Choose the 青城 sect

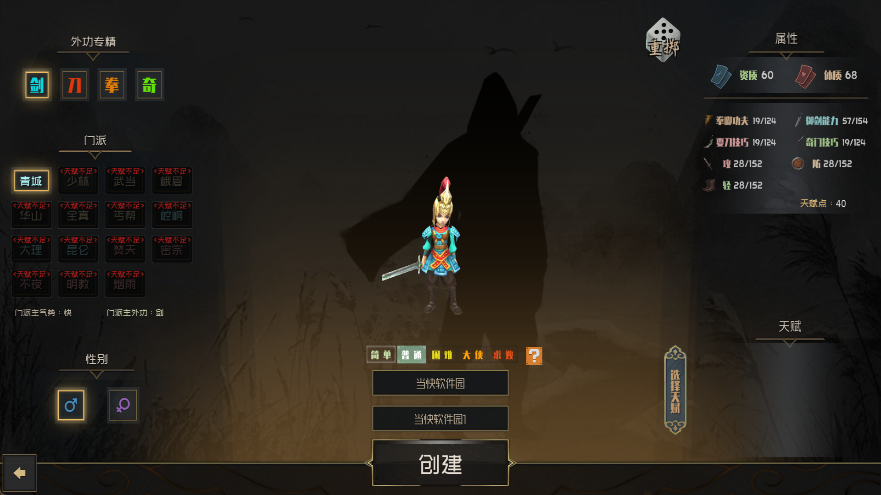tap(31, 181)
